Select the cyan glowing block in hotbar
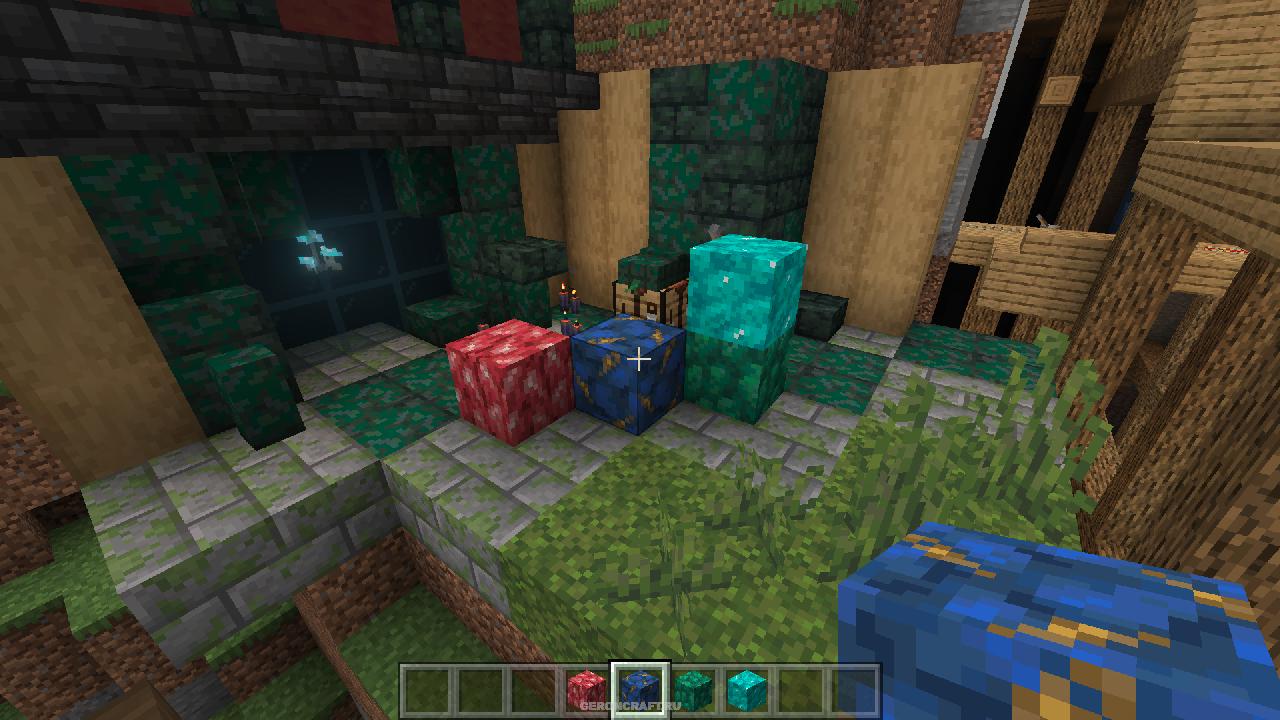The height and width of the screenshot is (720, 1280). coord(747,687)
